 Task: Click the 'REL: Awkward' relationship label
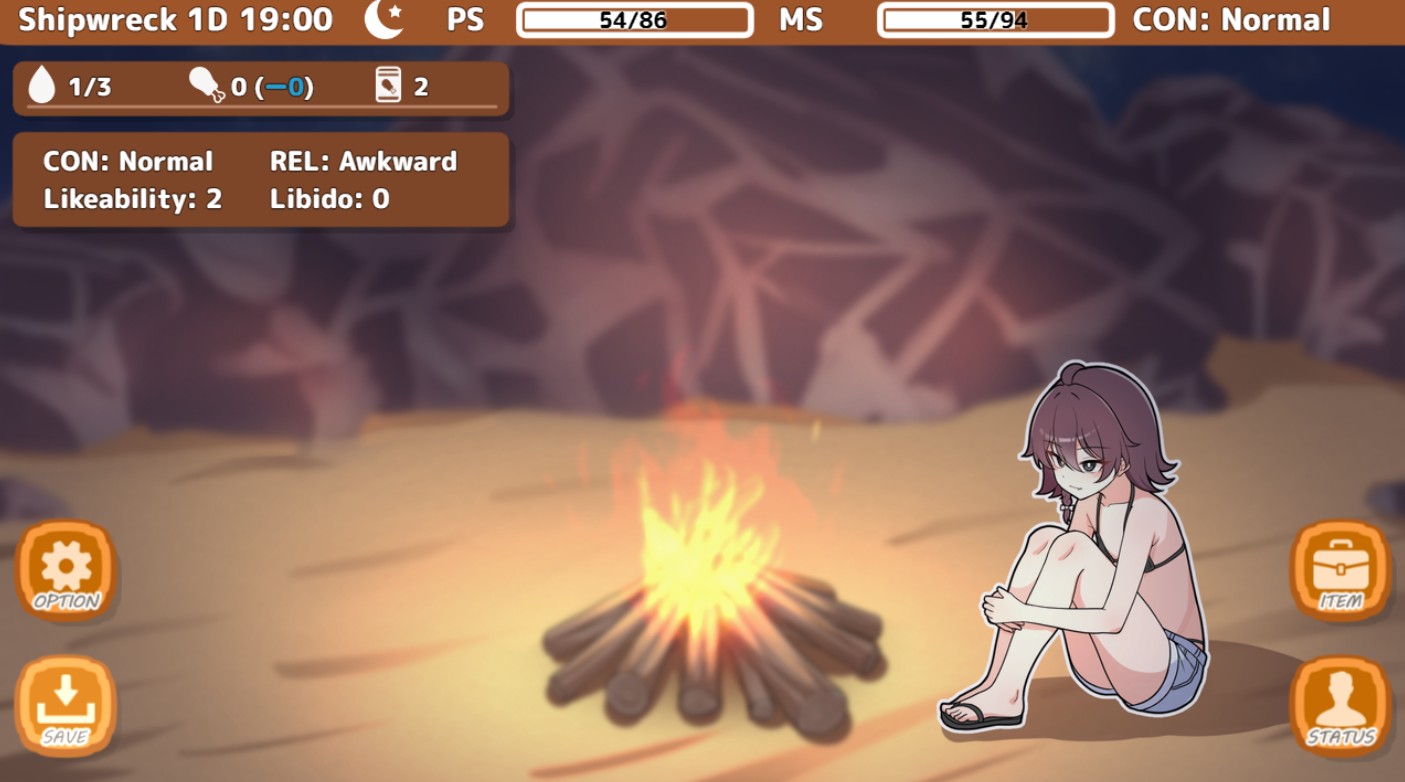point(363,161)
